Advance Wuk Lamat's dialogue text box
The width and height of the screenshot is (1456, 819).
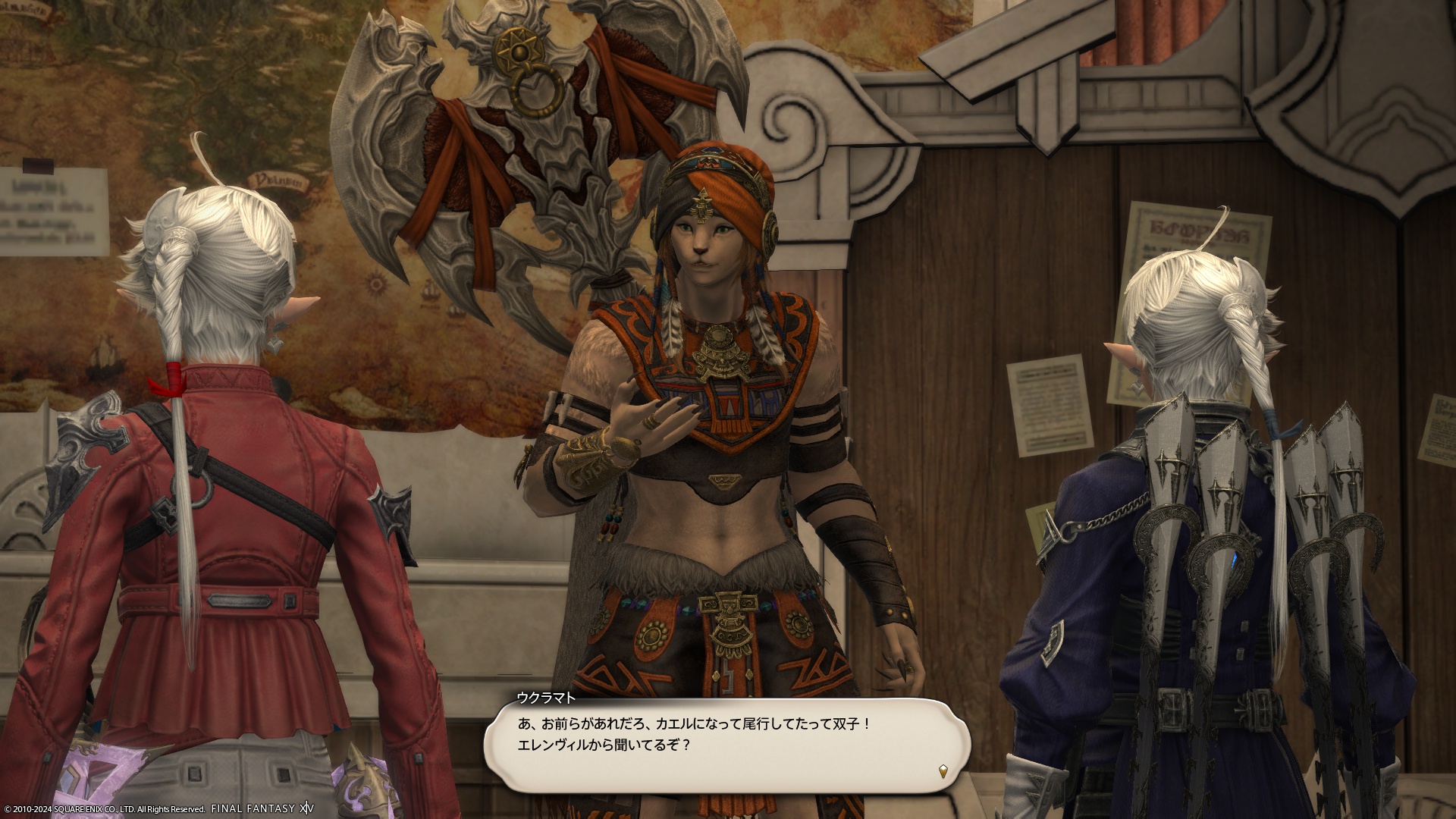click(726, 745)
